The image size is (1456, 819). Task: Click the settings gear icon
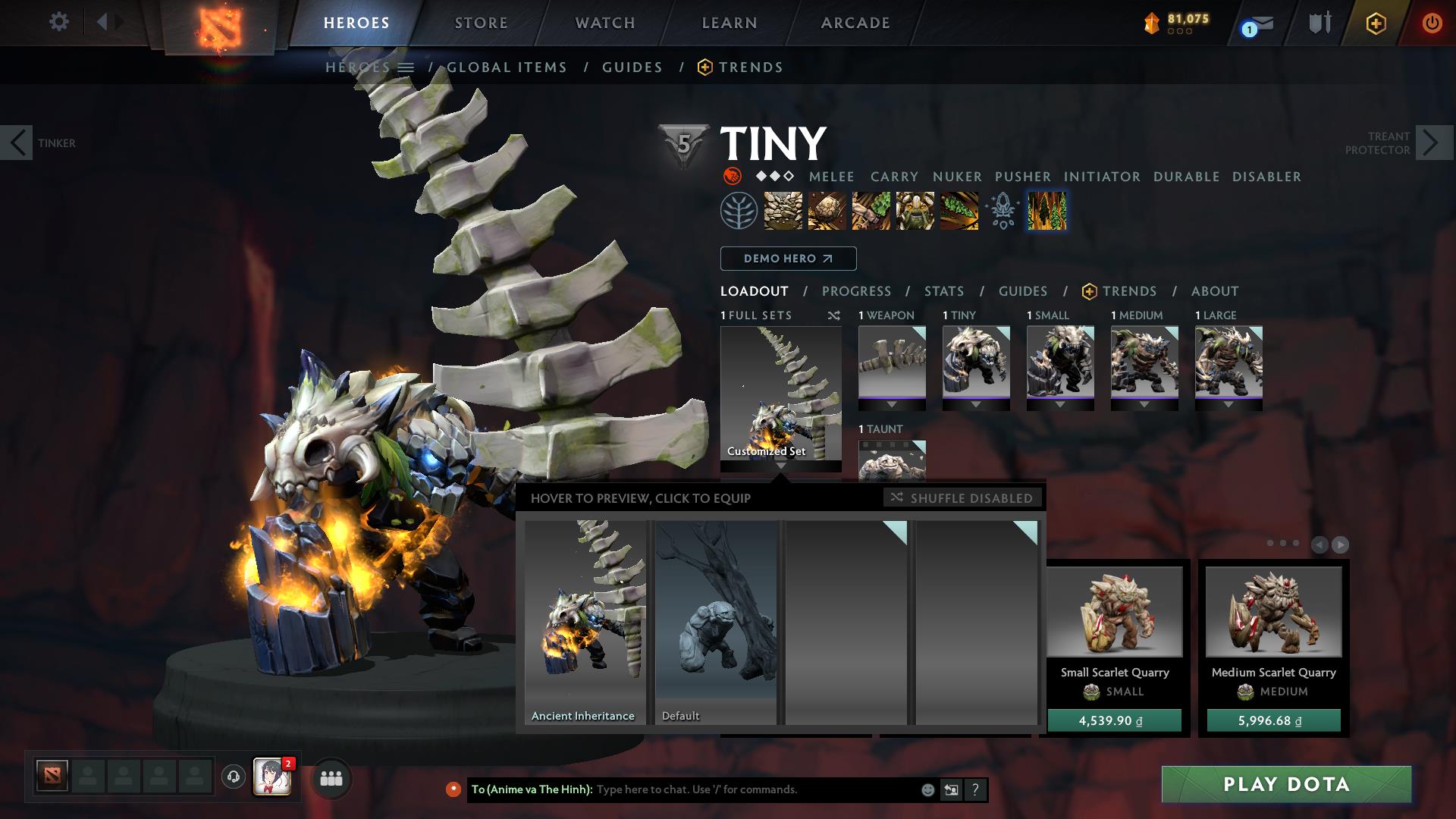(x=58, y=23)
